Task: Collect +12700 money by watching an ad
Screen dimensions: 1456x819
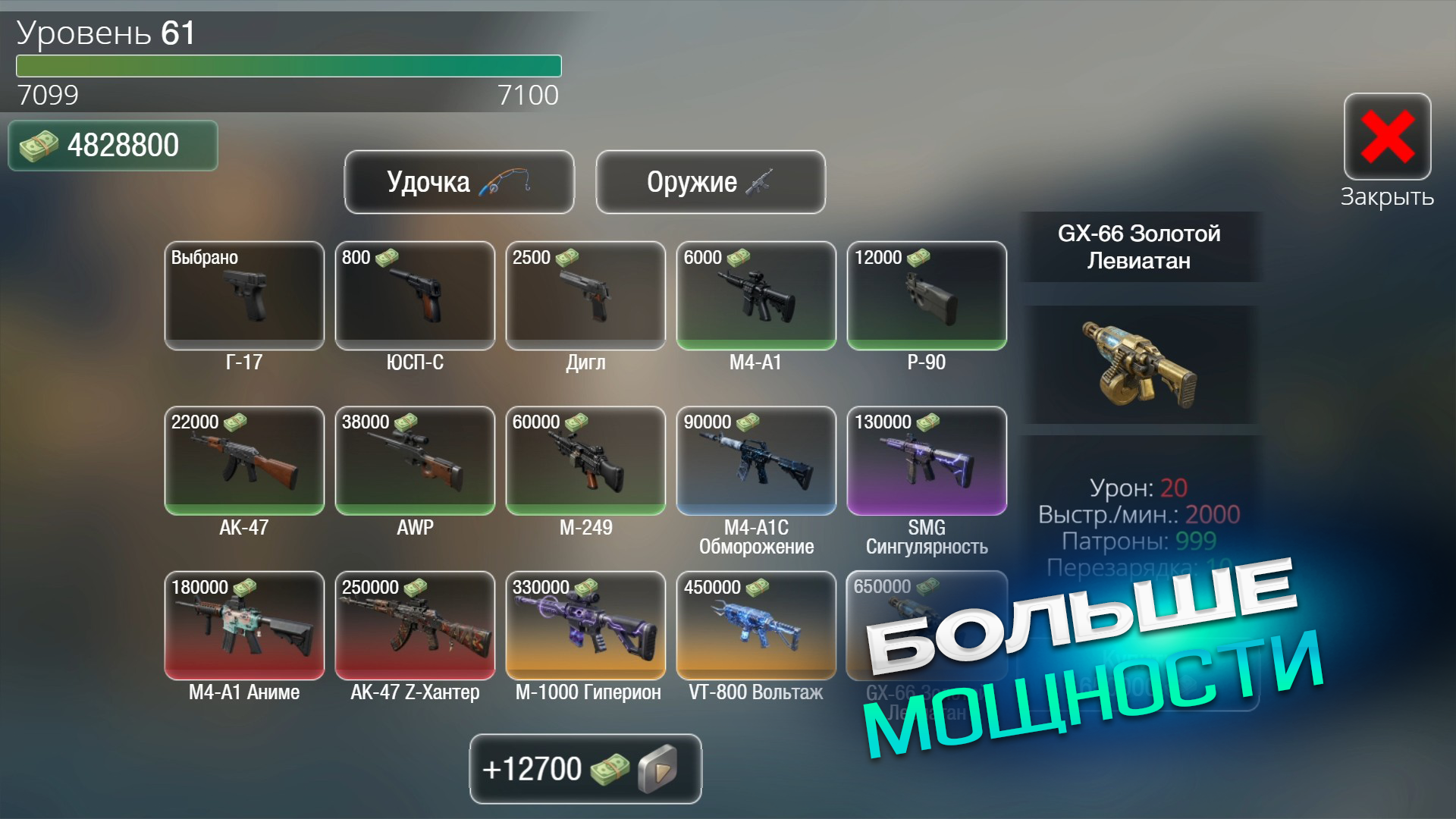Action: point(585,768)
